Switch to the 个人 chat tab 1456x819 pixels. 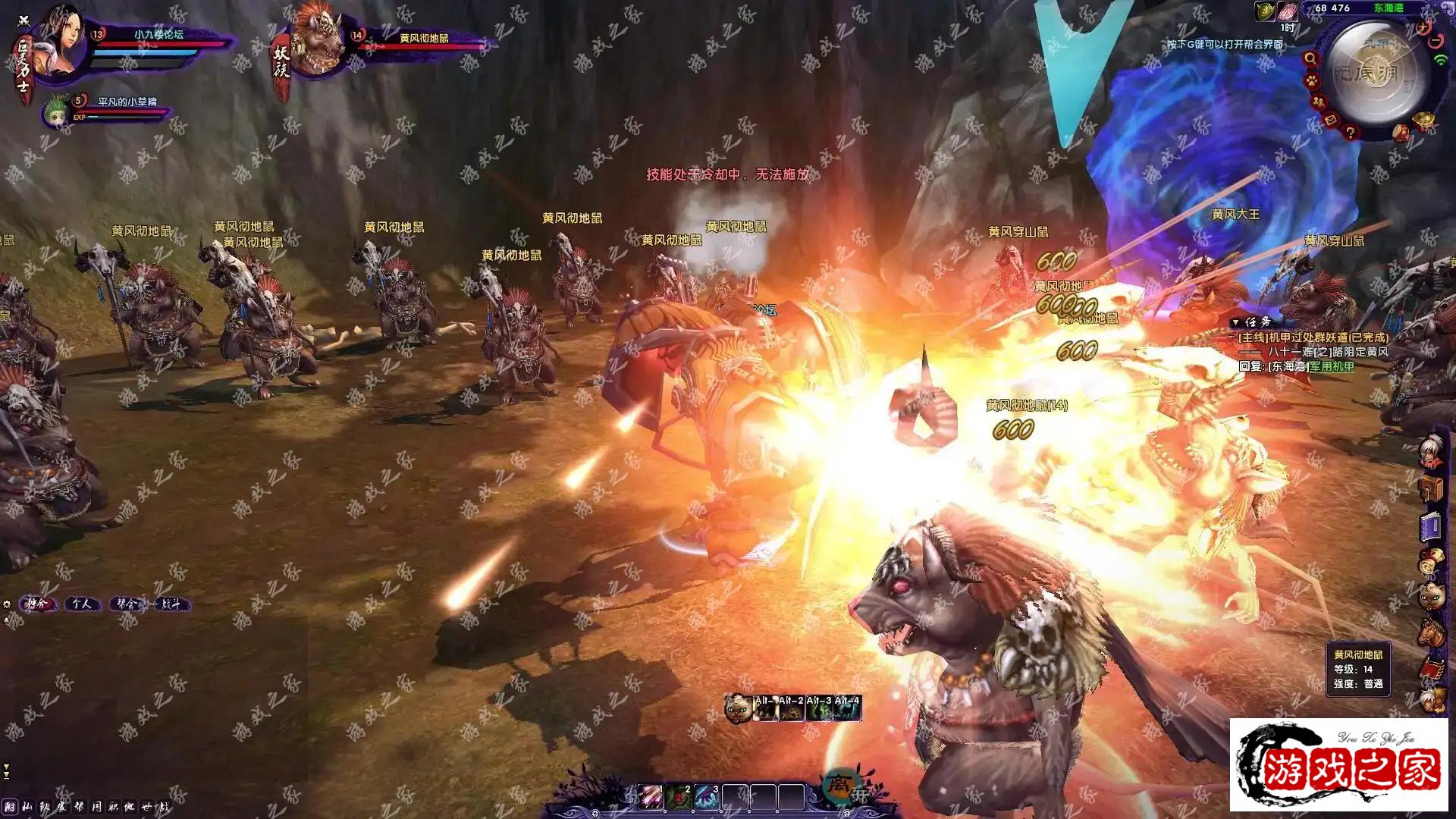(83, 604)
